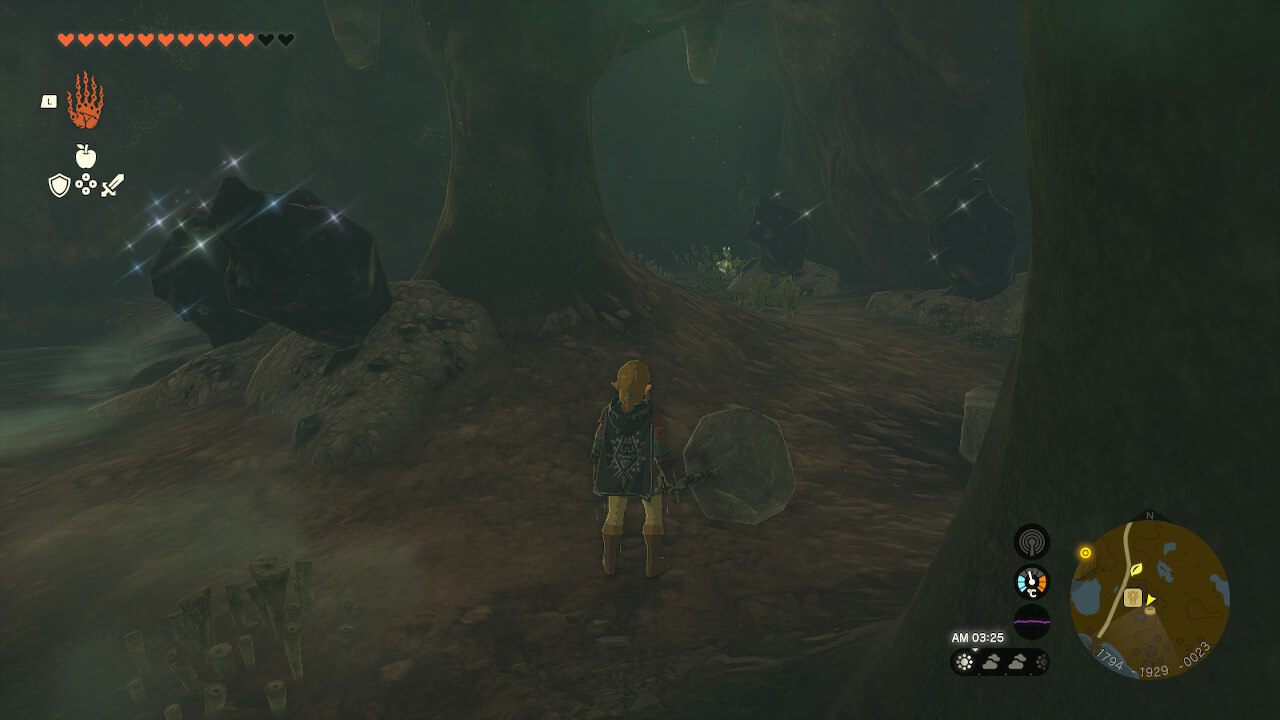Viewport: 1280px width, 720px height.
Task: Check the temperature gauge icon
Action: point(1031,582)
